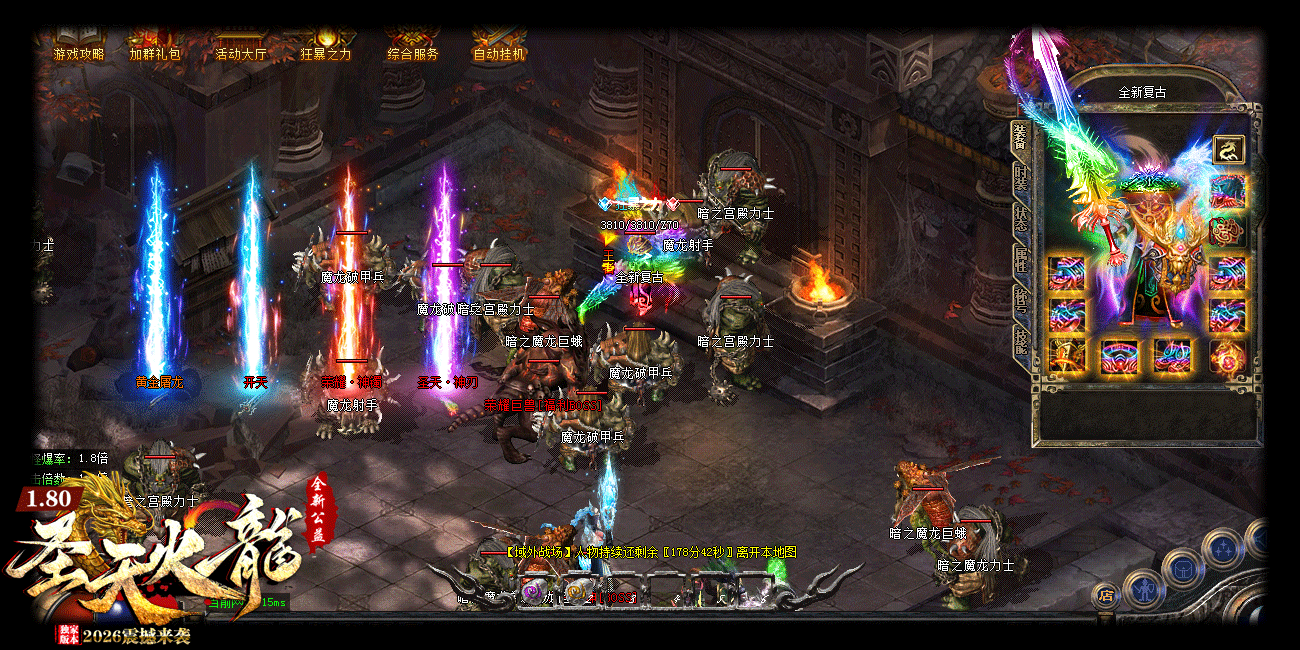Open the 综合服务 general services menu
The height and width of the screenshot is (650, 1300).
tap(412, 54)
